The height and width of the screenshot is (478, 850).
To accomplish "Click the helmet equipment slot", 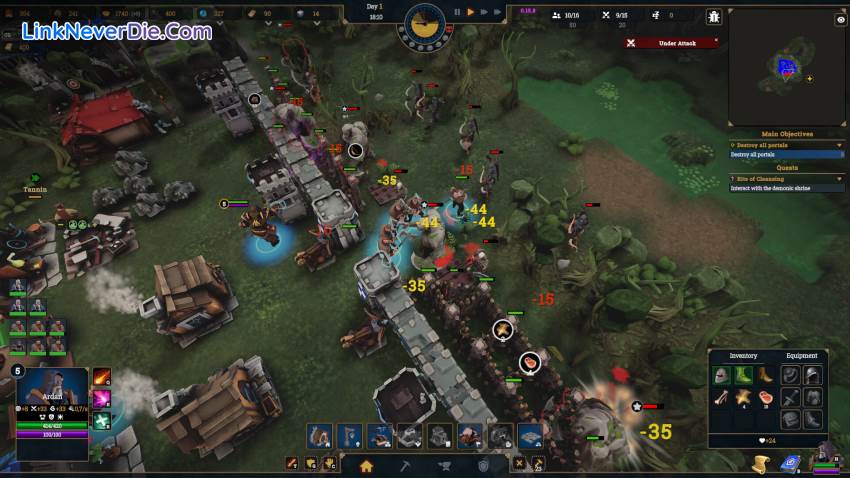I will click(813, 375).
